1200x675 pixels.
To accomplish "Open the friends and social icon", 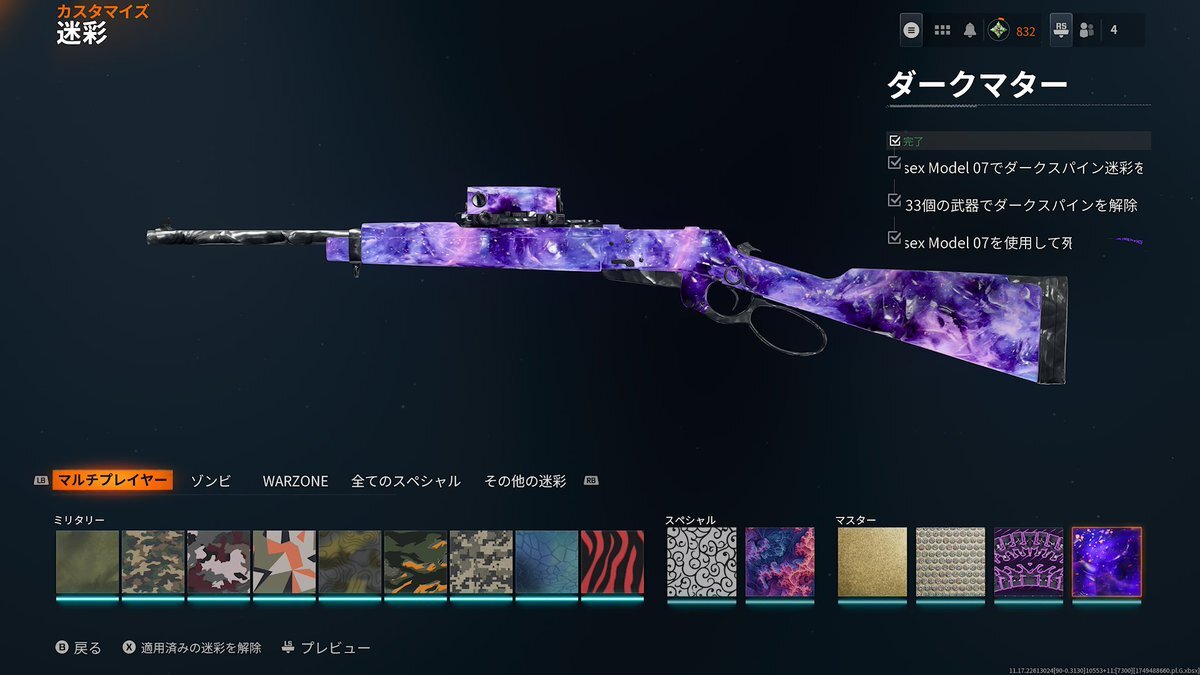I will (1087, 30).
